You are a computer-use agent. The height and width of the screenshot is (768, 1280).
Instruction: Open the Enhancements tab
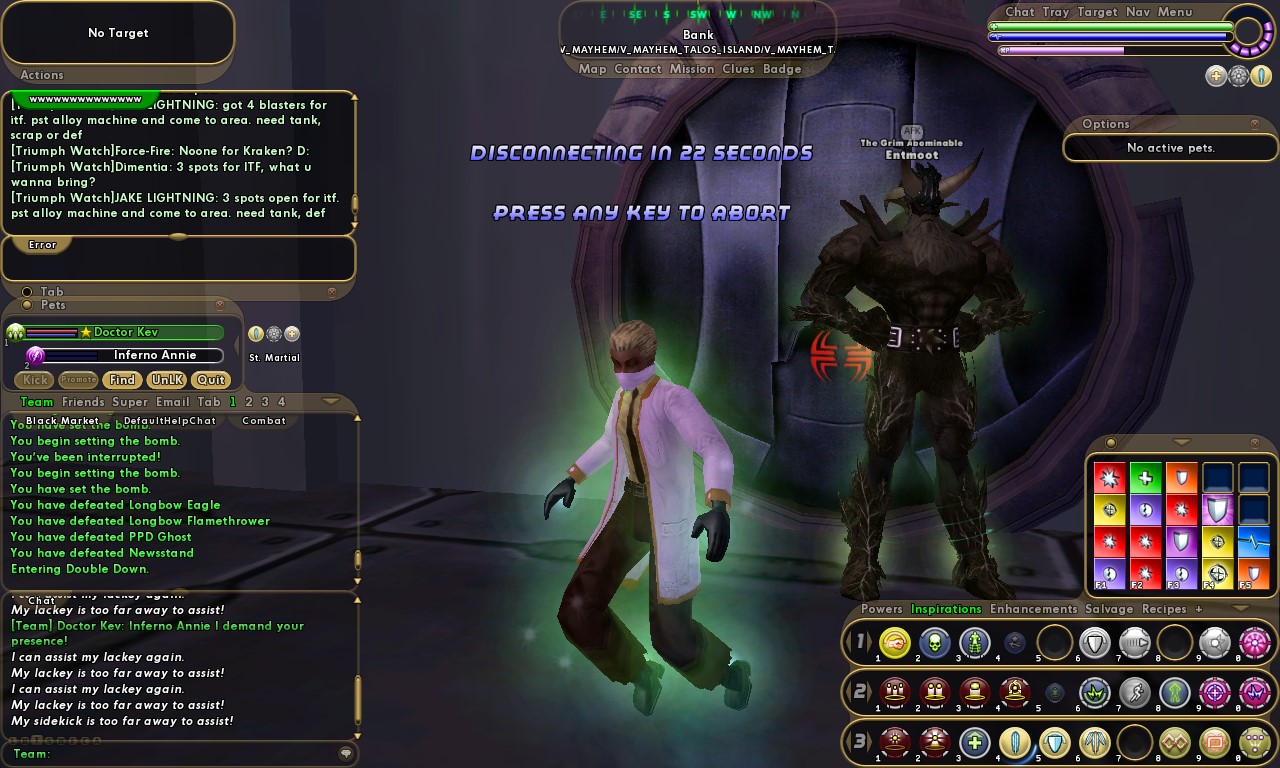click(x=1033, y=609)
